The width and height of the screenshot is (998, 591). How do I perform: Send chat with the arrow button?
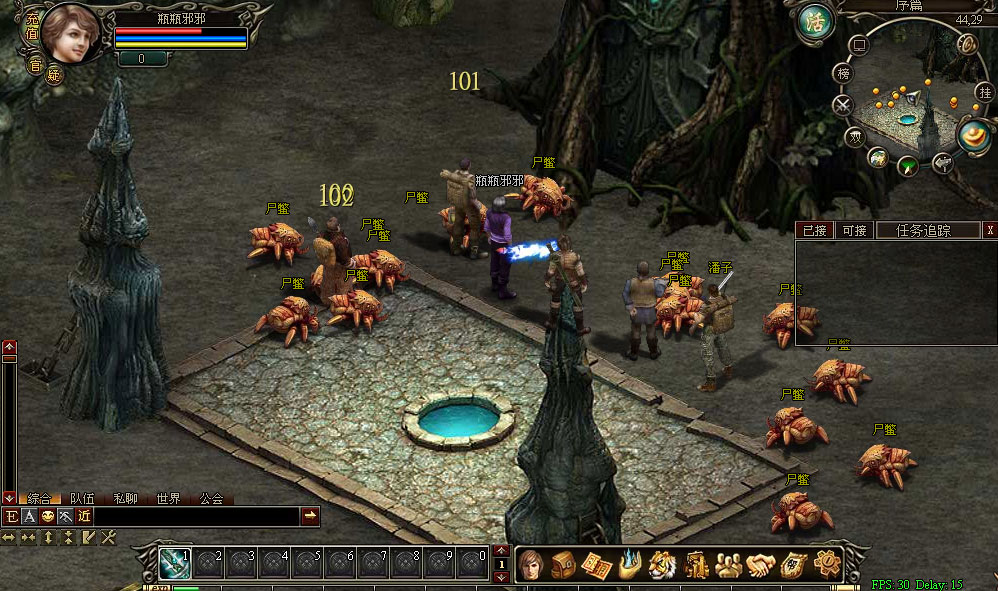click(x=310, y=516)
